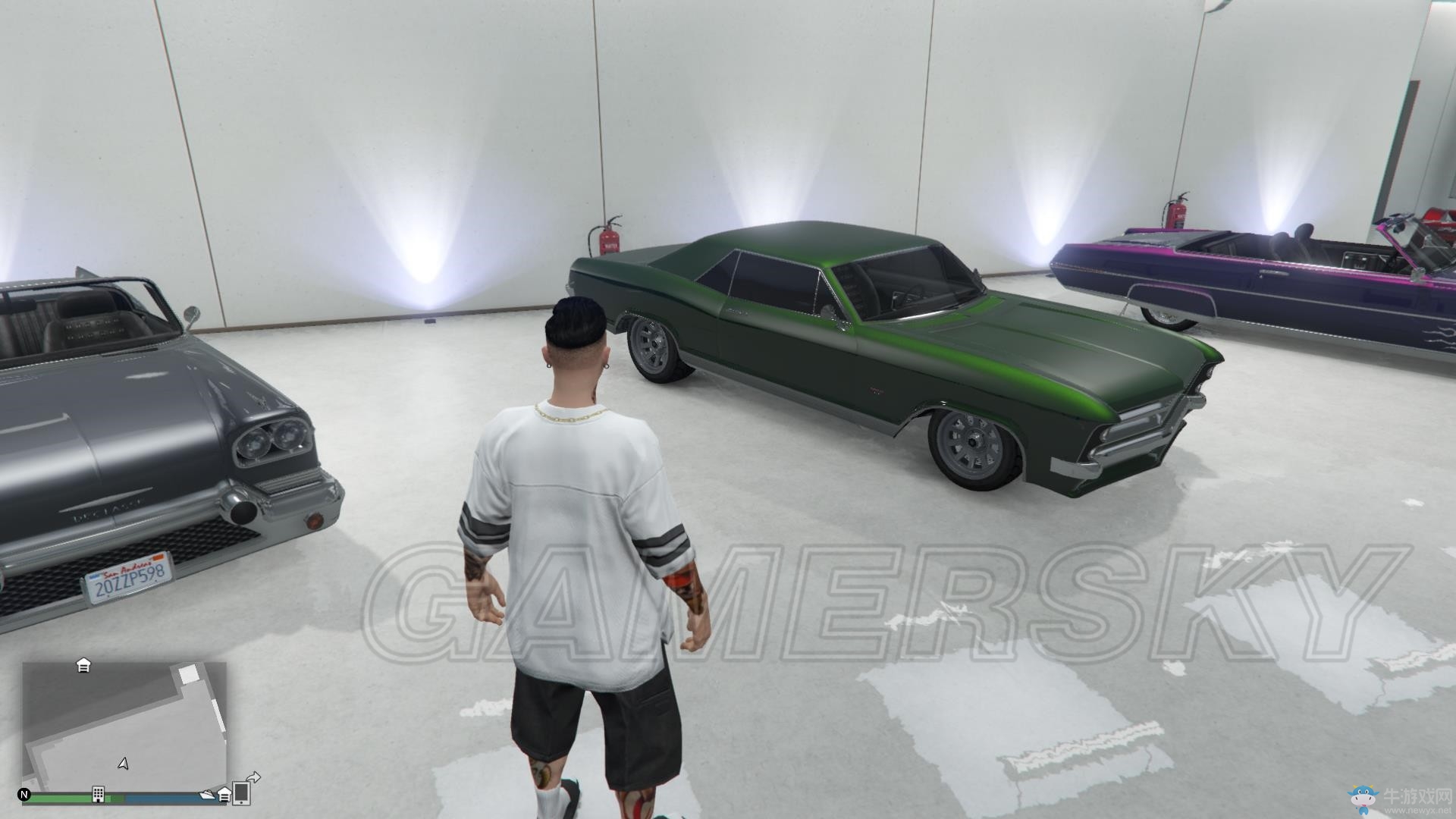The image size is (1456, 819).
Task: Click the blue cow mascot logo
Action: (1363, 800)
